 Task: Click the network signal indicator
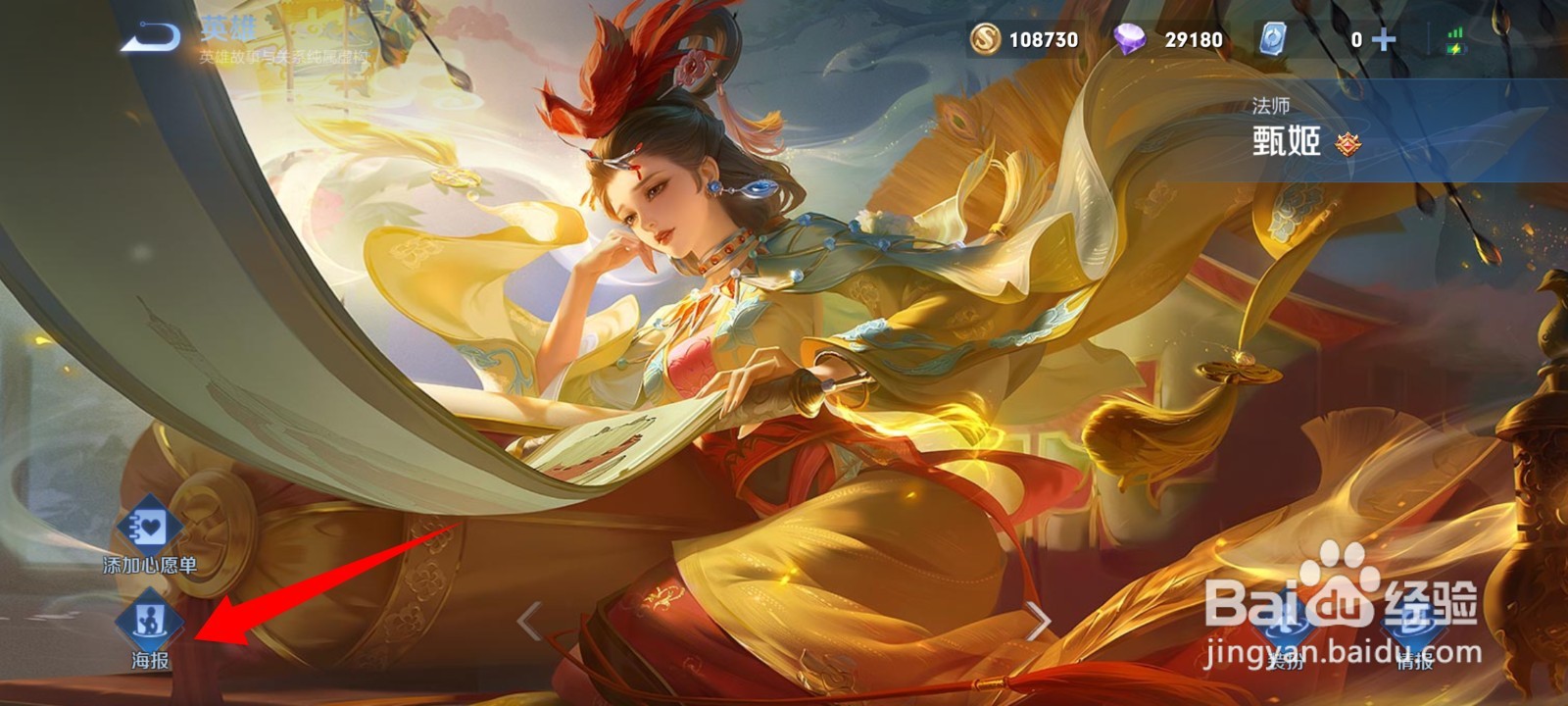(x=1455, y=29)
